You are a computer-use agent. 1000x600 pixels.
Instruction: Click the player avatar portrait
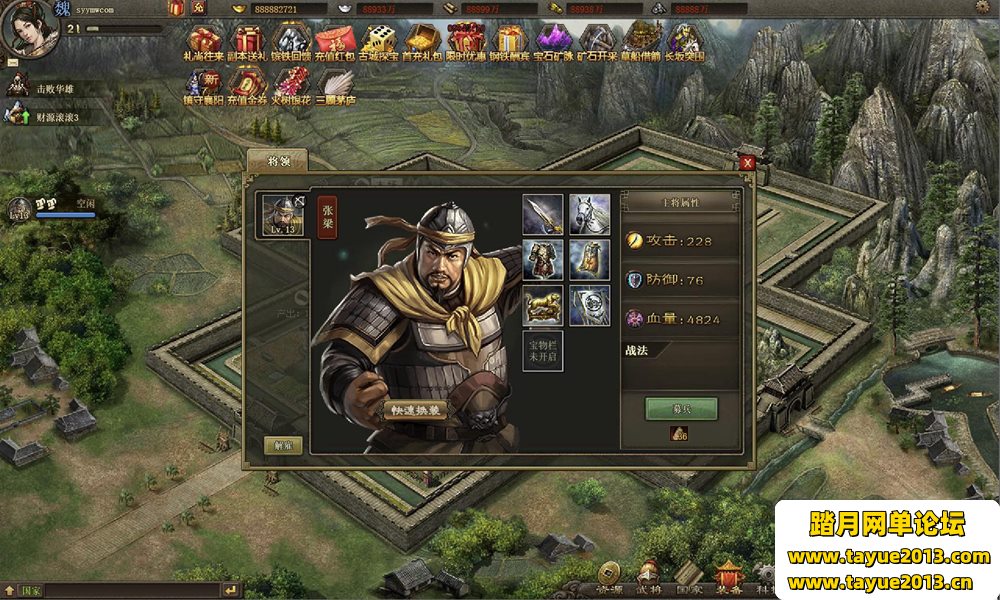pyautogui.click(x=28, y=28)
